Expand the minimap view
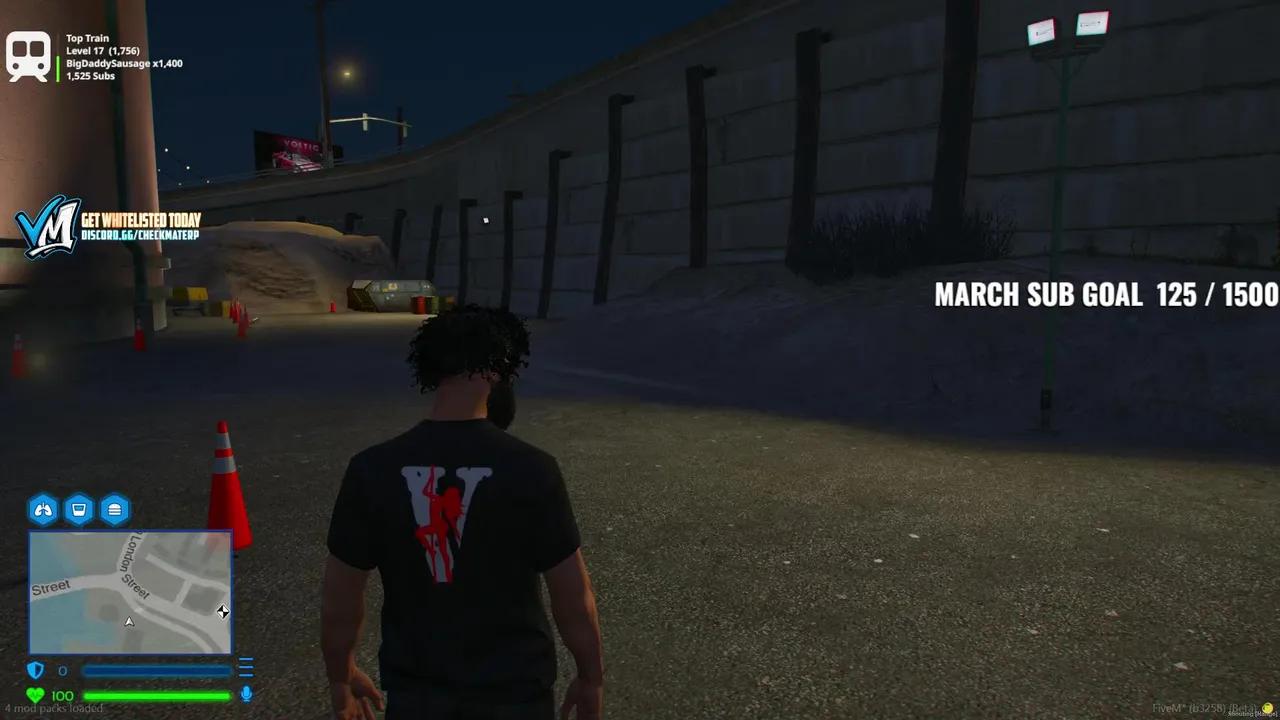Screen dimensions: 1280x720 click(130, 592)
